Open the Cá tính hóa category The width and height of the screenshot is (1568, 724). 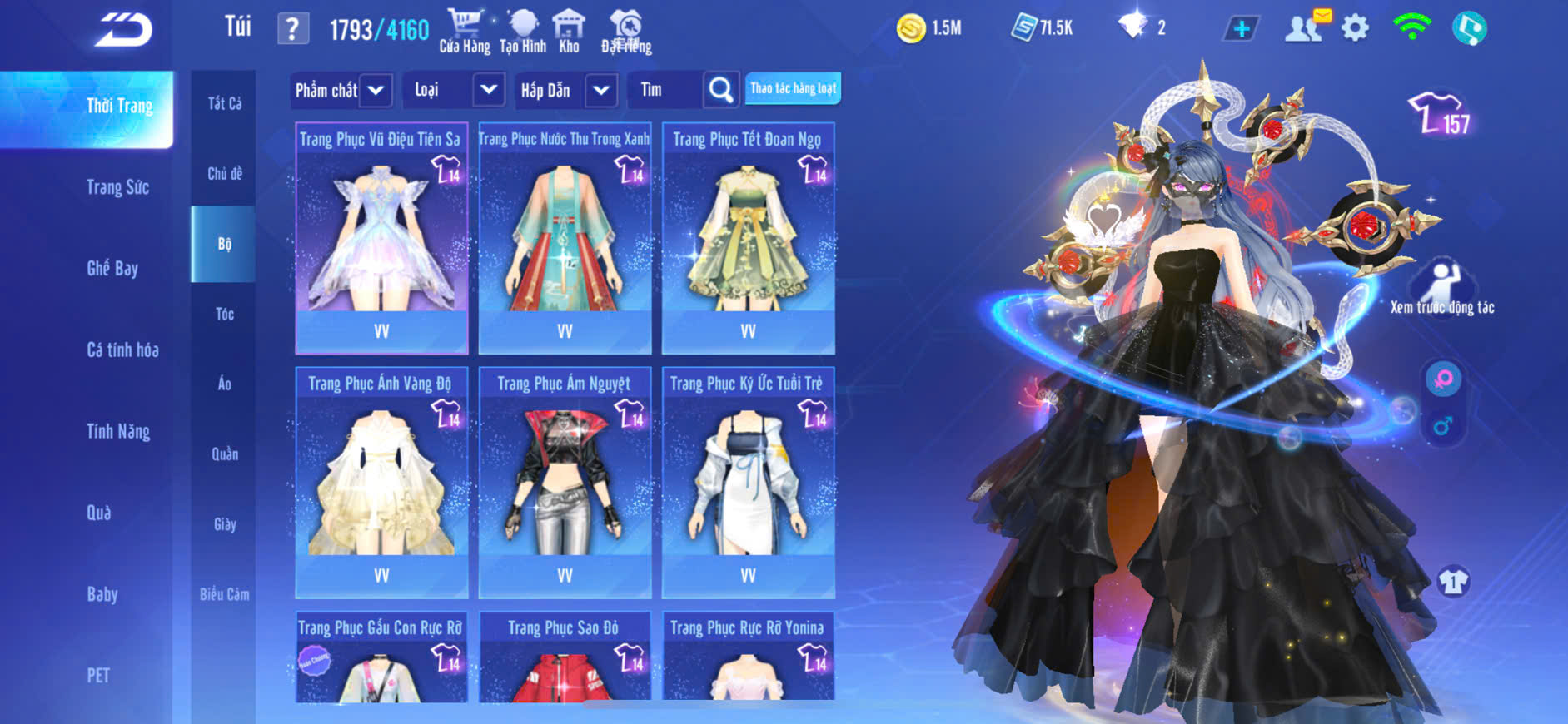(x=122, y=350)
